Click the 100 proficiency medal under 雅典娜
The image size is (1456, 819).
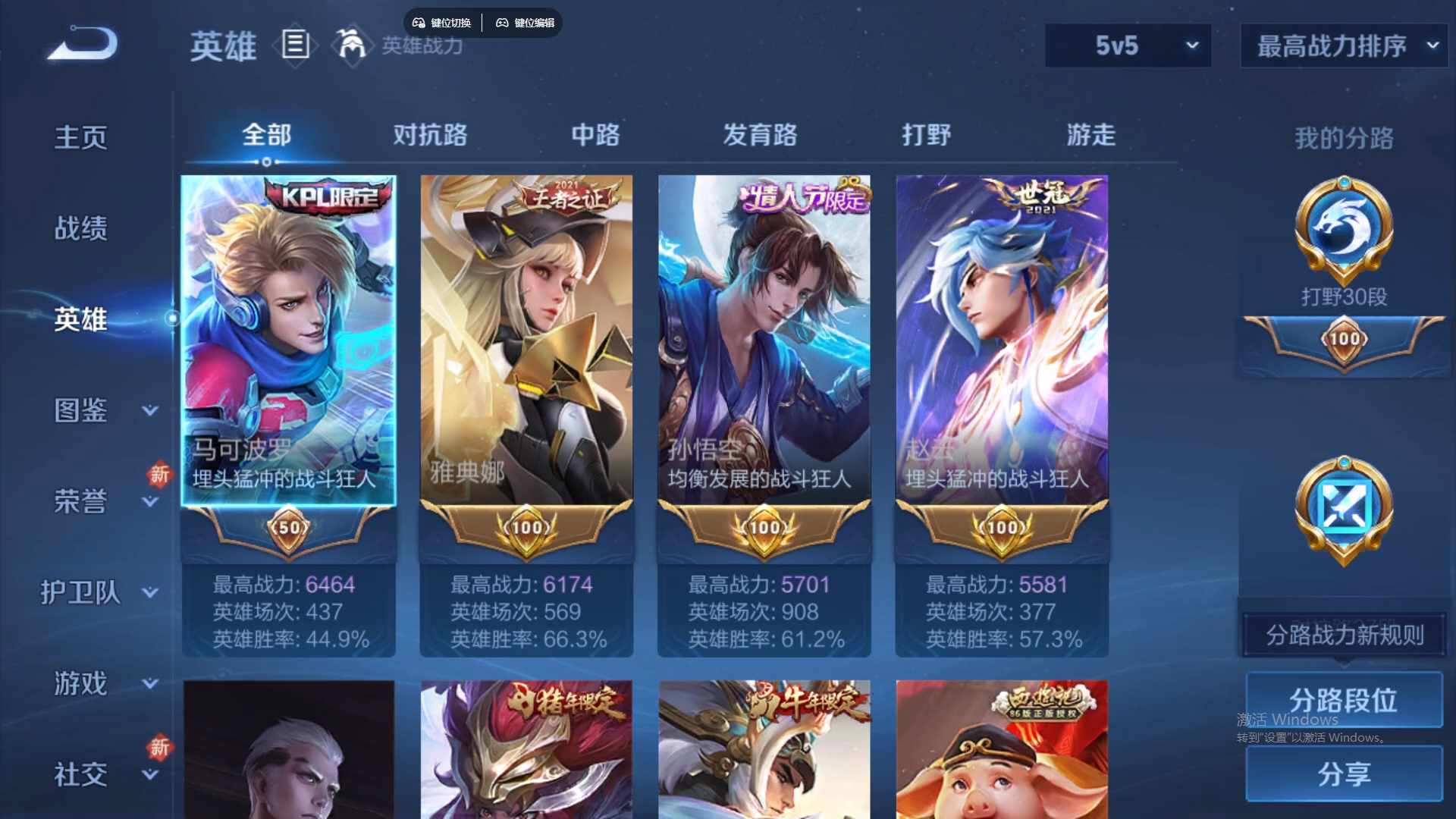click(526, 529)
